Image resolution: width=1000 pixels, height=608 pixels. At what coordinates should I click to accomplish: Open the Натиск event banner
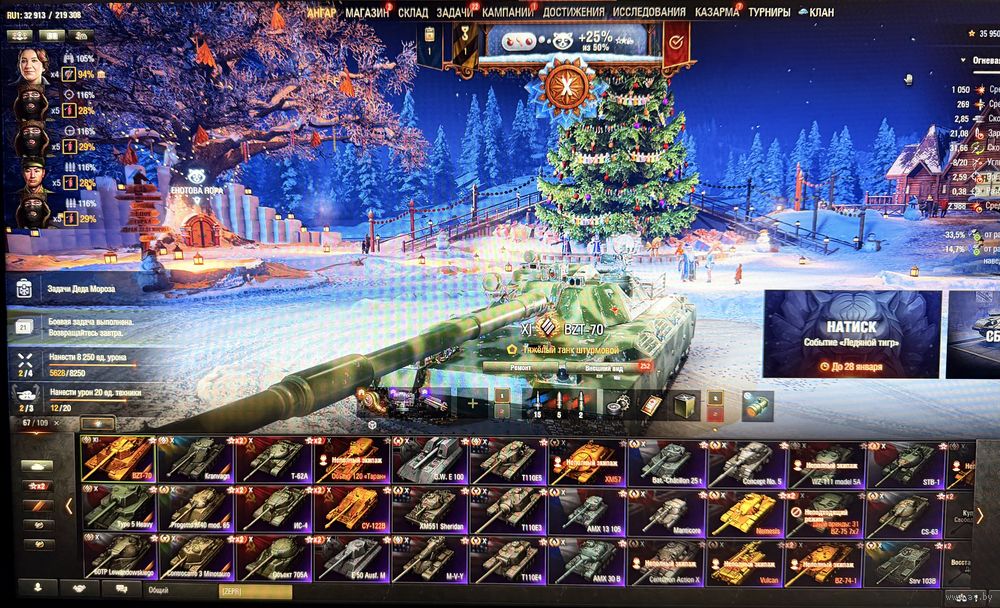click(x=852, y=334)
